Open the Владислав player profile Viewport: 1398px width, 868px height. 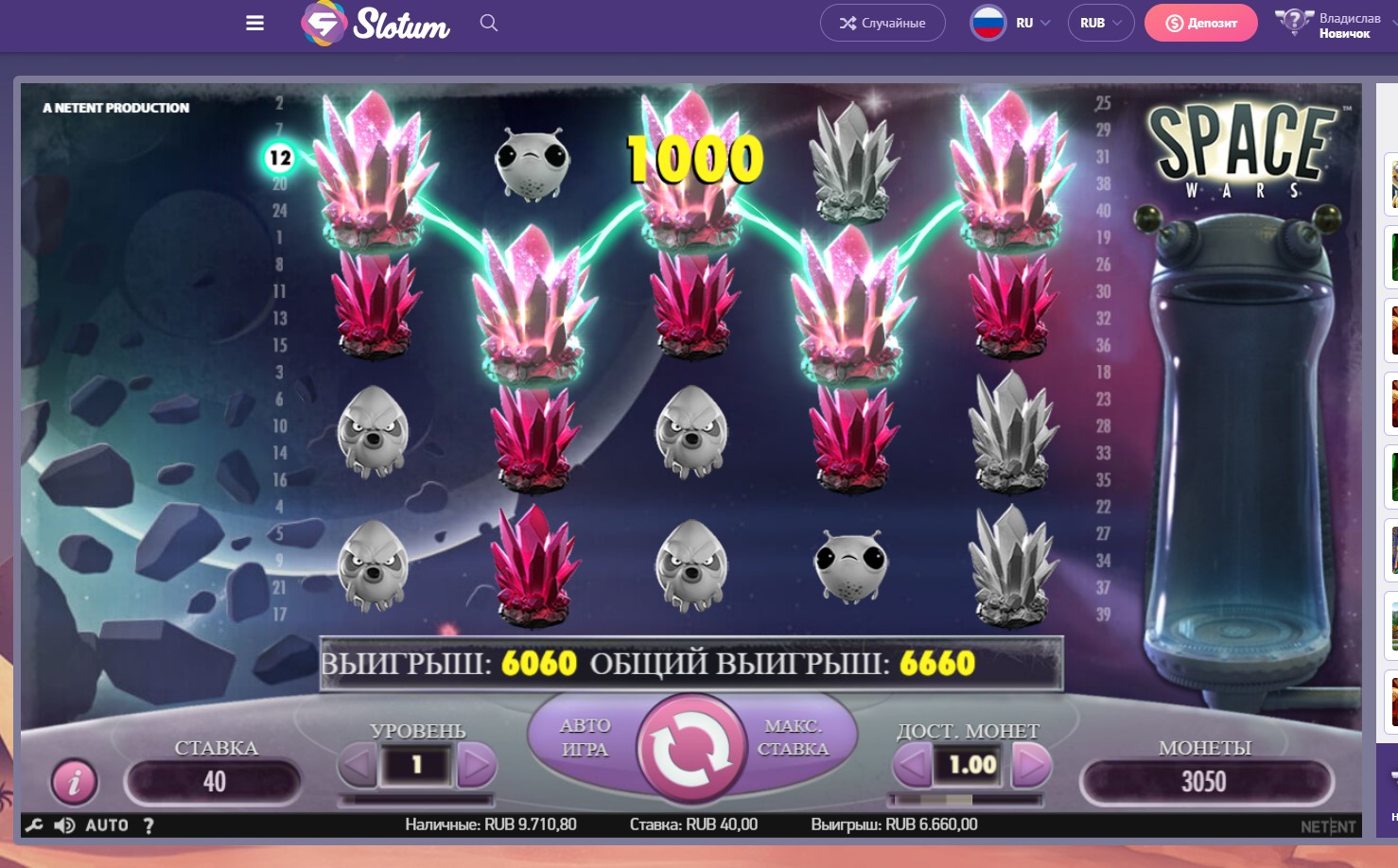coord(1329,25)
